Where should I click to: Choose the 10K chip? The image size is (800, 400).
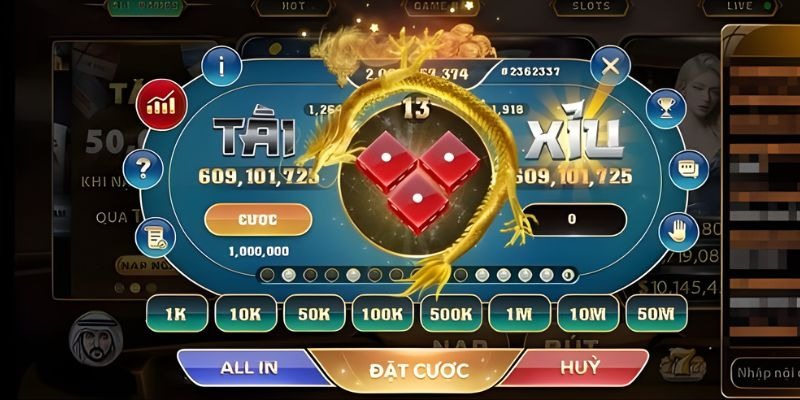click(x=244, y=313)
